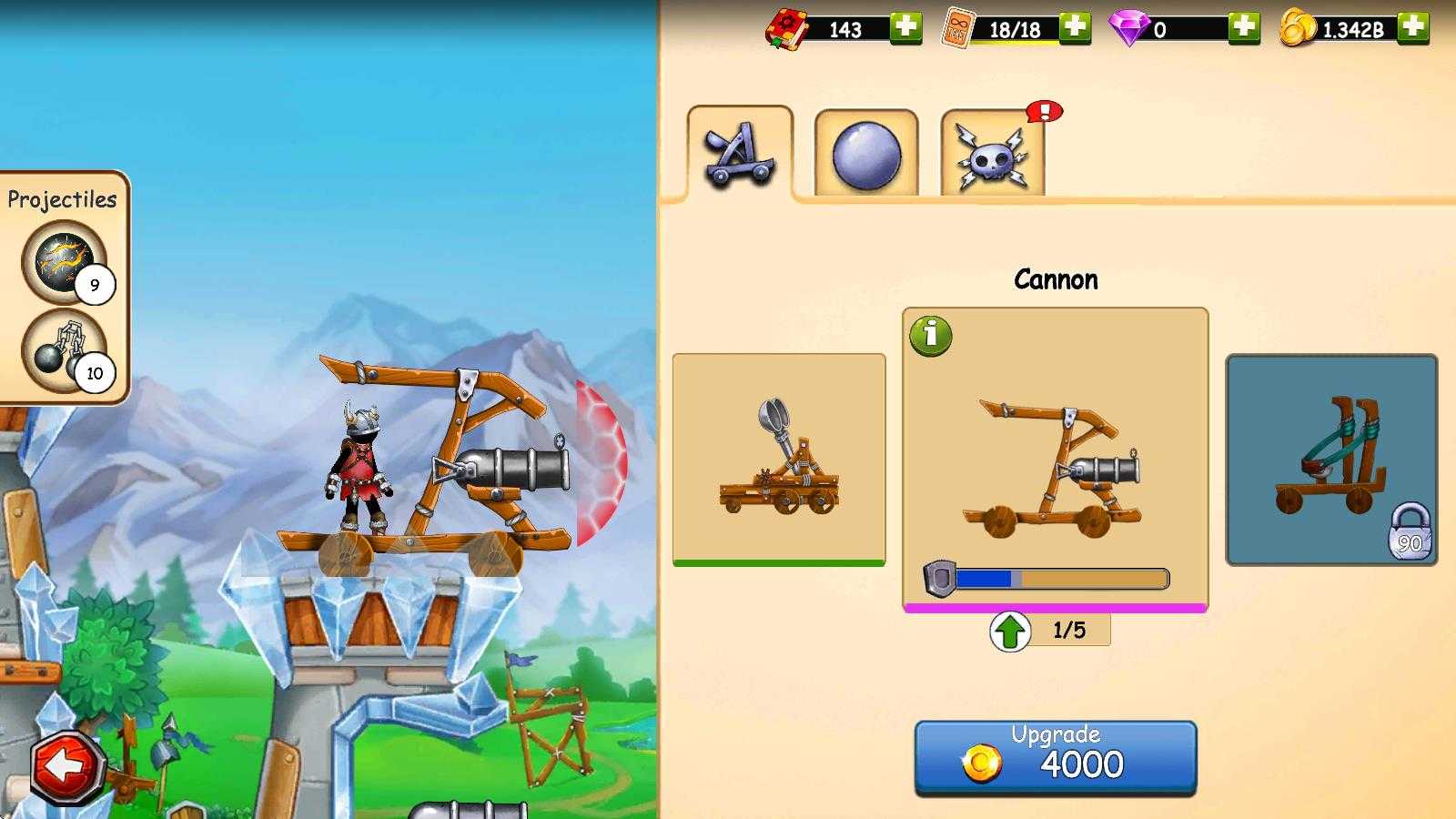Select the locked slingshot card

click(x=1331, y=460)
